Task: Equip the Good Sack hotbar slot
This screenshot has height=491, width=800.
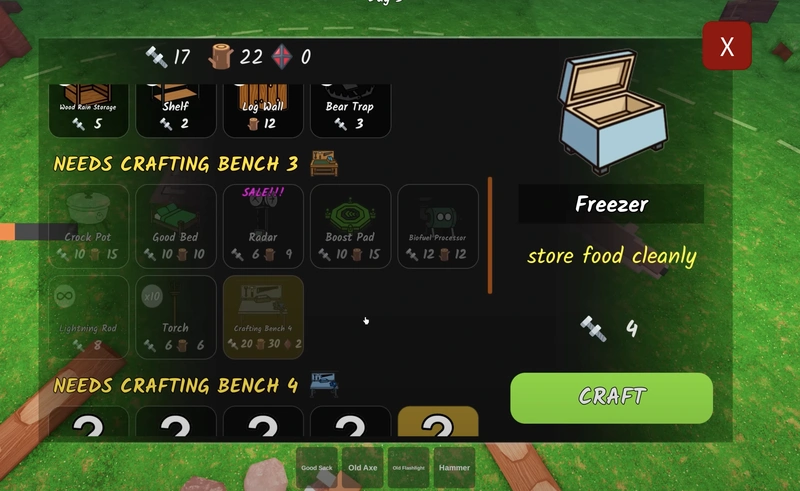Action: [x=317, y=467]
